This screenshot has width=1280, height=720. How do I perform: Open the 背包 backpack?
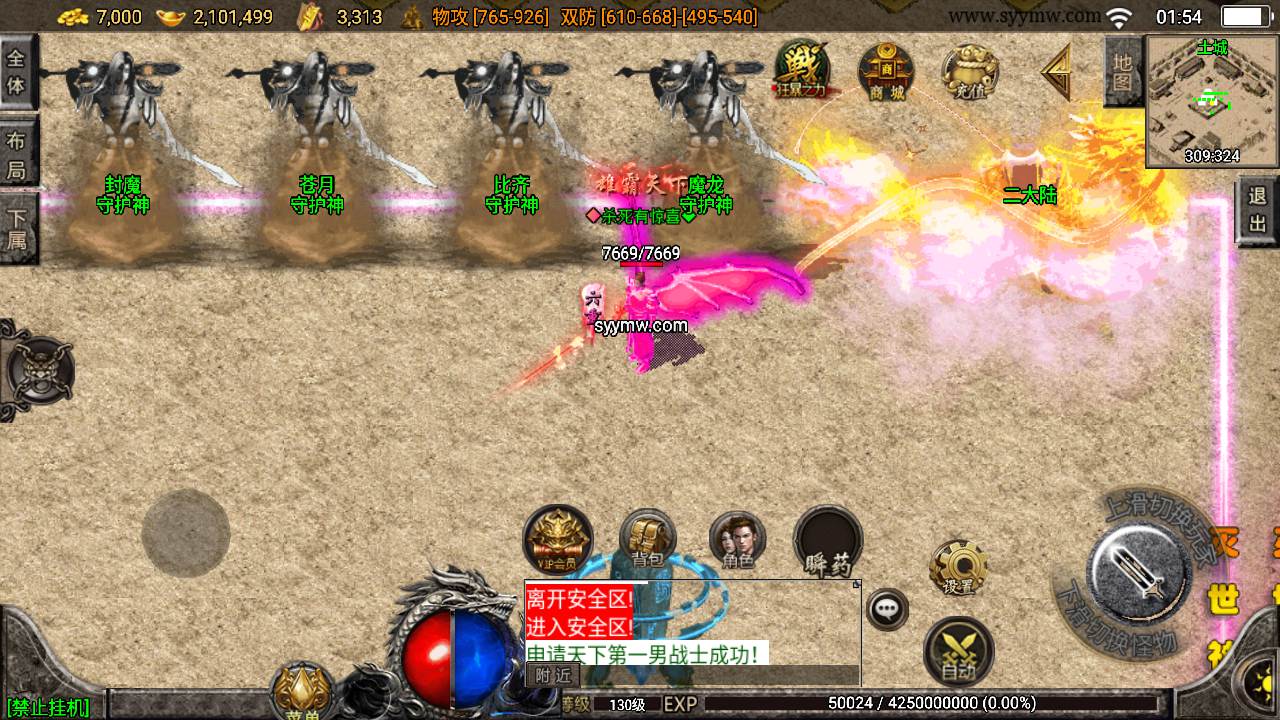pyautogui.click(x=648, y=540)
